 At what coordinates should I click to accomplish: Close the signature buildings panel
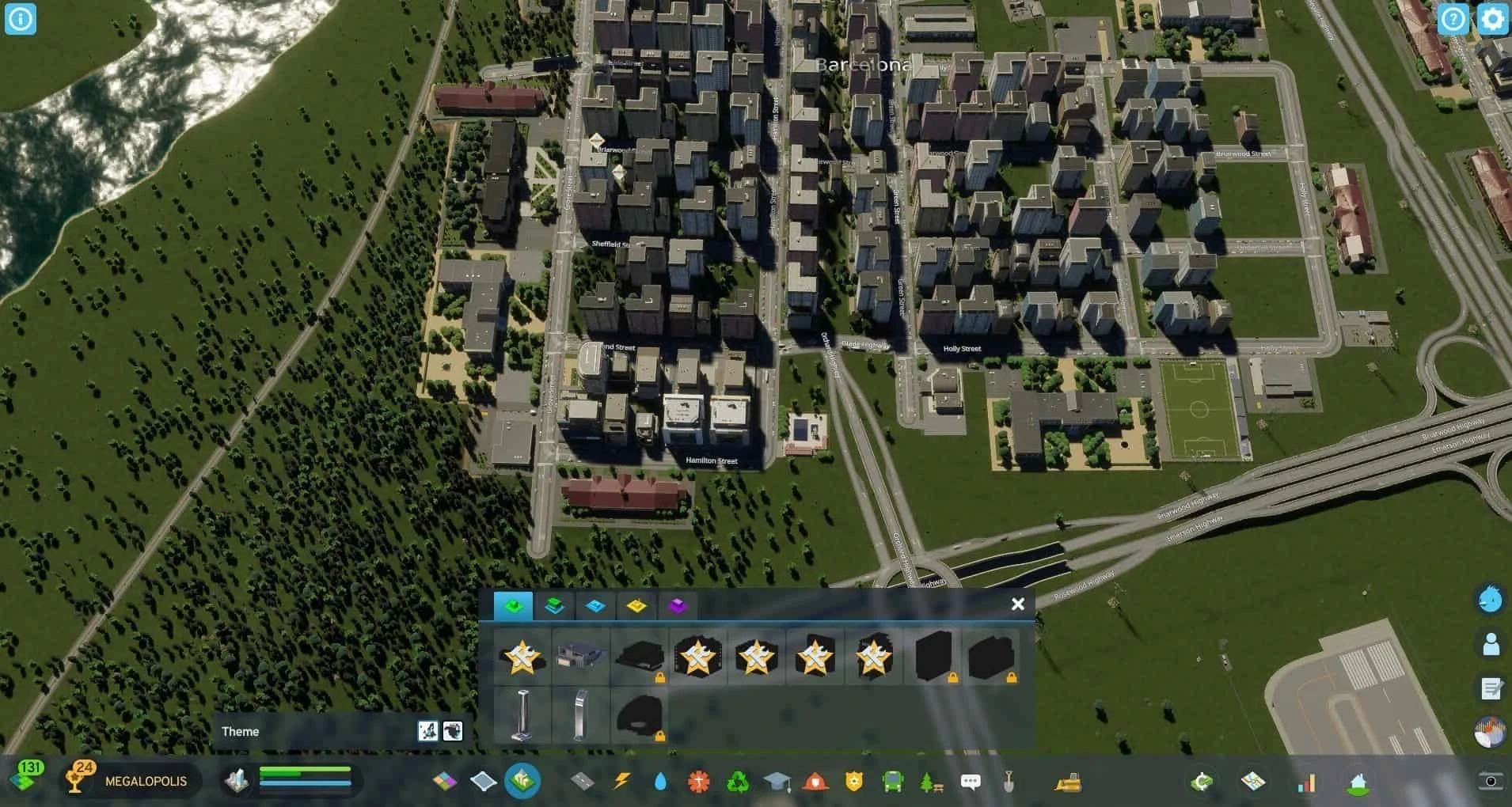tap(1018, 604)
